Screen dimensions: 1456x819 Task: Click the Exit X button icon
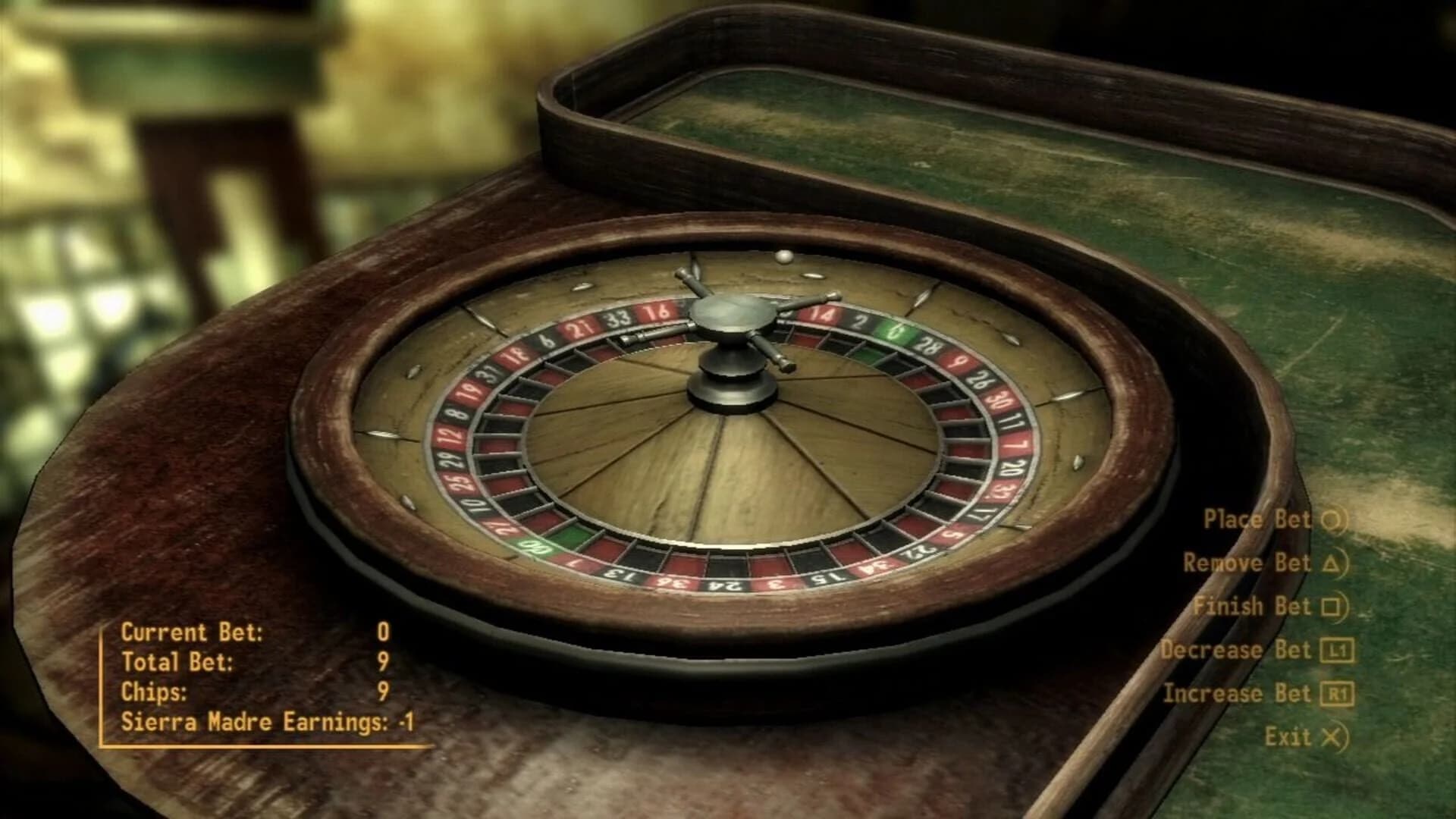pos(1332,736)
